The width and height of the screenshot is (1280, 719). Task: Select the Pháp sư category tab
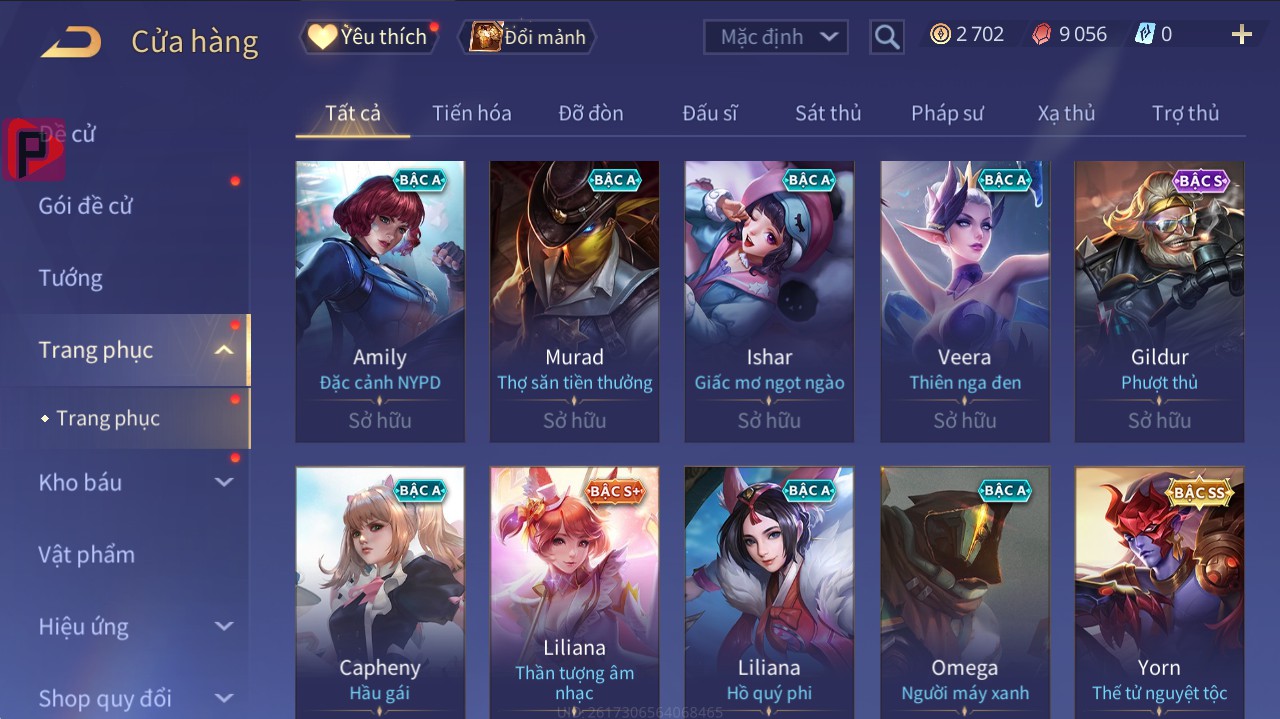click(x=946, y=113)
